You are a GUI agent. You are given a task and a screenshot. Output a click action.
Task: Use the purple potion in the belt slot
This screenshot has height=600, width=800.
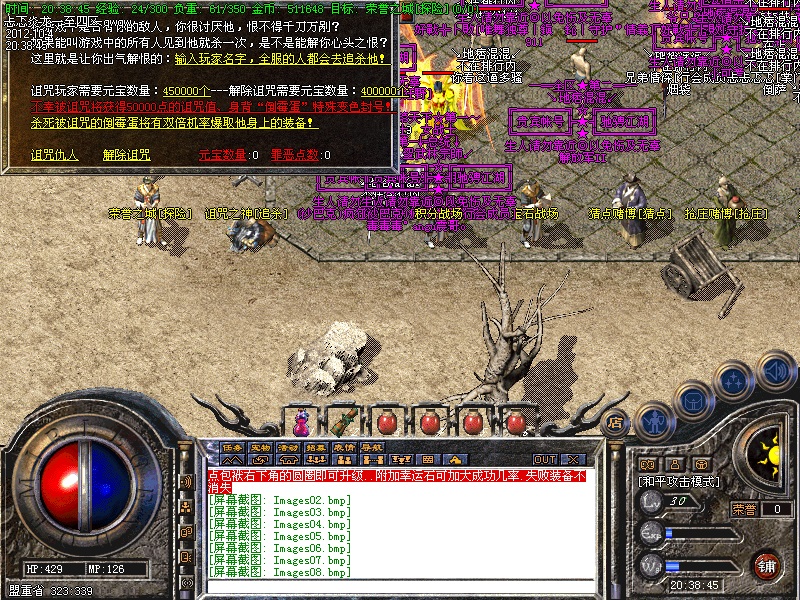coord(300,421)
